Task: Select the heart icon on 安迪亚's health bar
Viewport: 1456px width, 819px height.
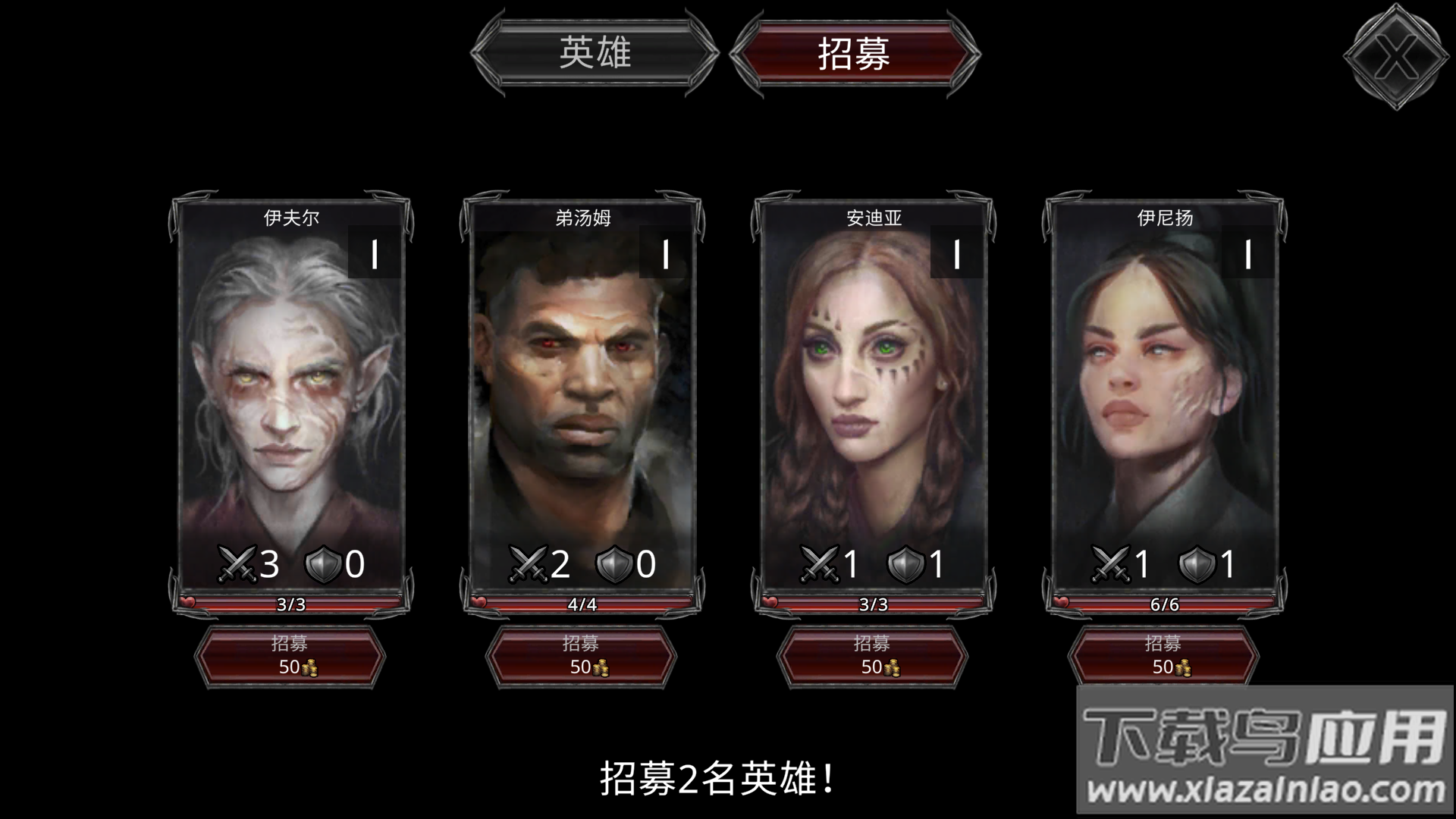Action: (x=769, y=601)
